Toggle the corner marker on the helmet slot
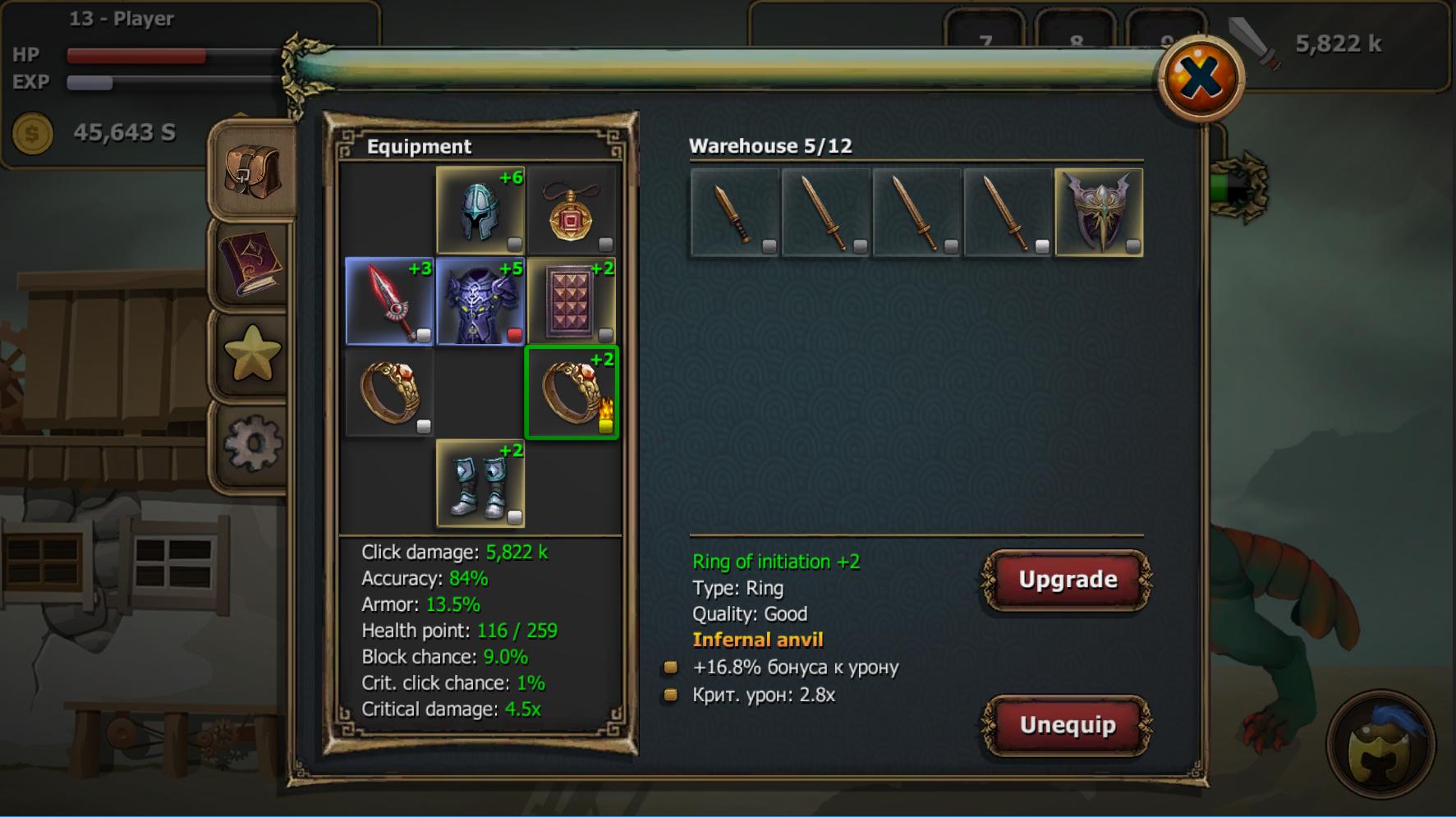This screenshot has height=817, width=1456. (516, 241)
